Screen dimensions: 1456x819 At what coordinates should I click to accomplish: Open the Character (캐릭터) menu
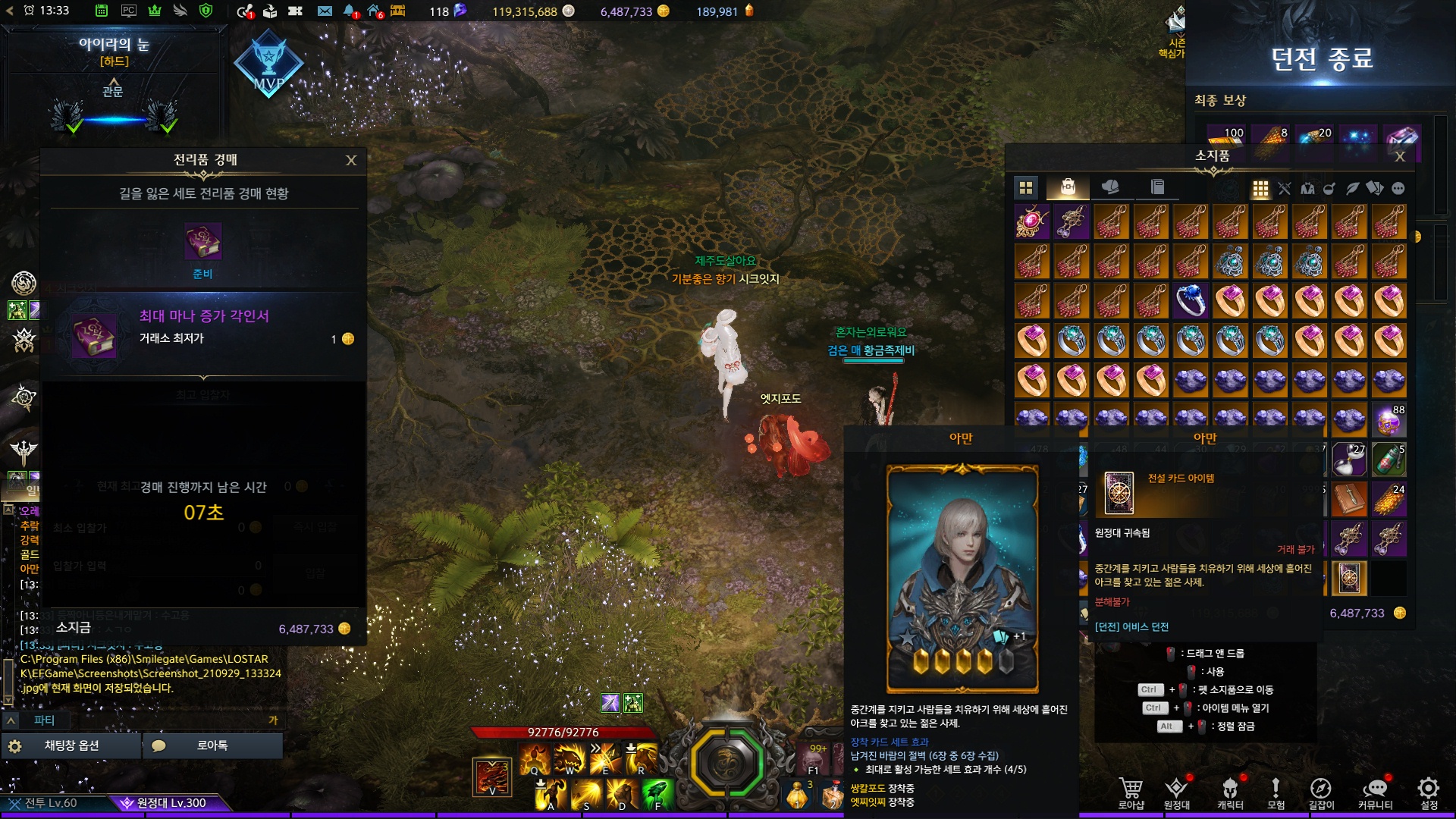coord(1230,792)
